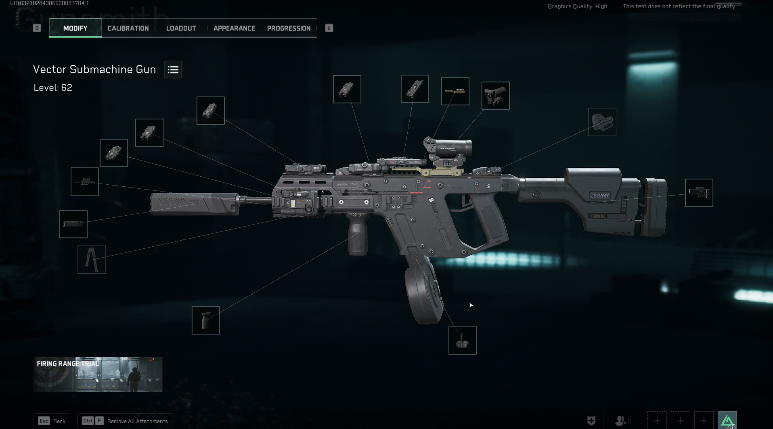
Task: Open the drum magazine attachment slot
Action: [462, 340]
